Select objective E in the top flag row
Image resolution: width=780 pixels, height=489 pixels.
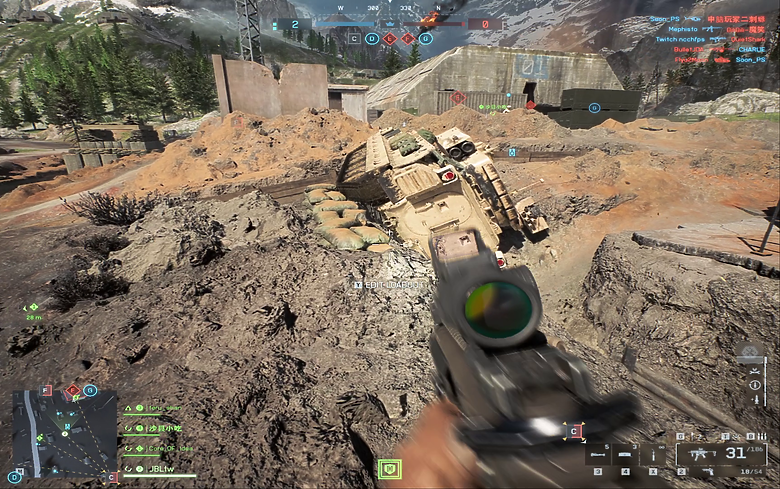(390, 38)
